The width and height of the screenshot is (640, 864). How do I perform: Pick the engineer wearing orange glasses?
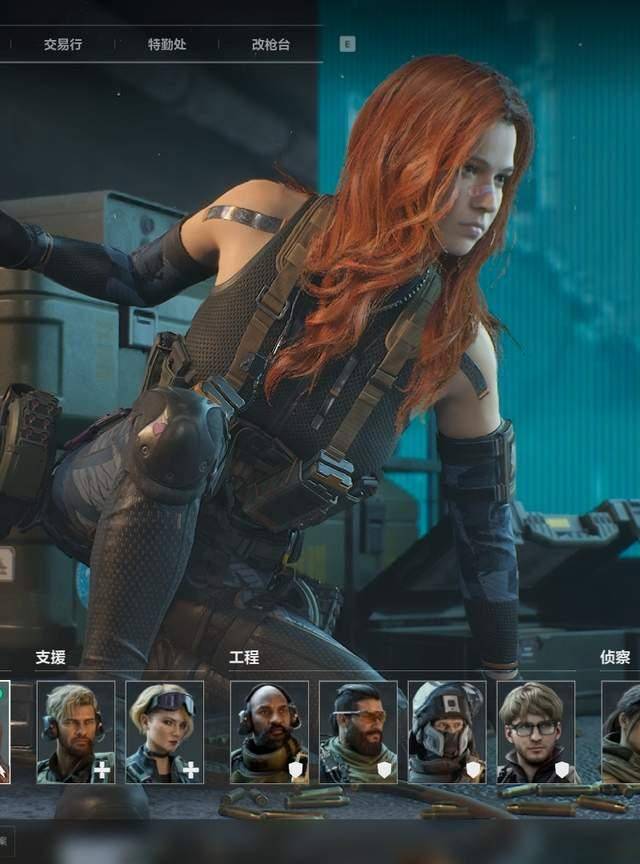point(358,732)
